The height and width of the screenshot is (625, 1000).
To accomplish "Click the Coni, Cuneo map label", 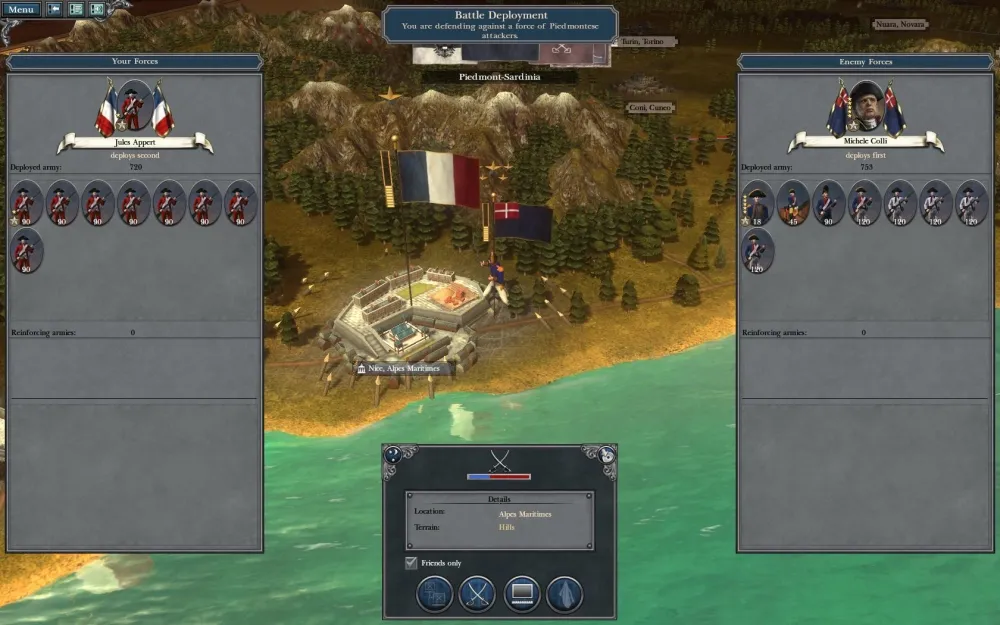I will (x=650, y=107).
